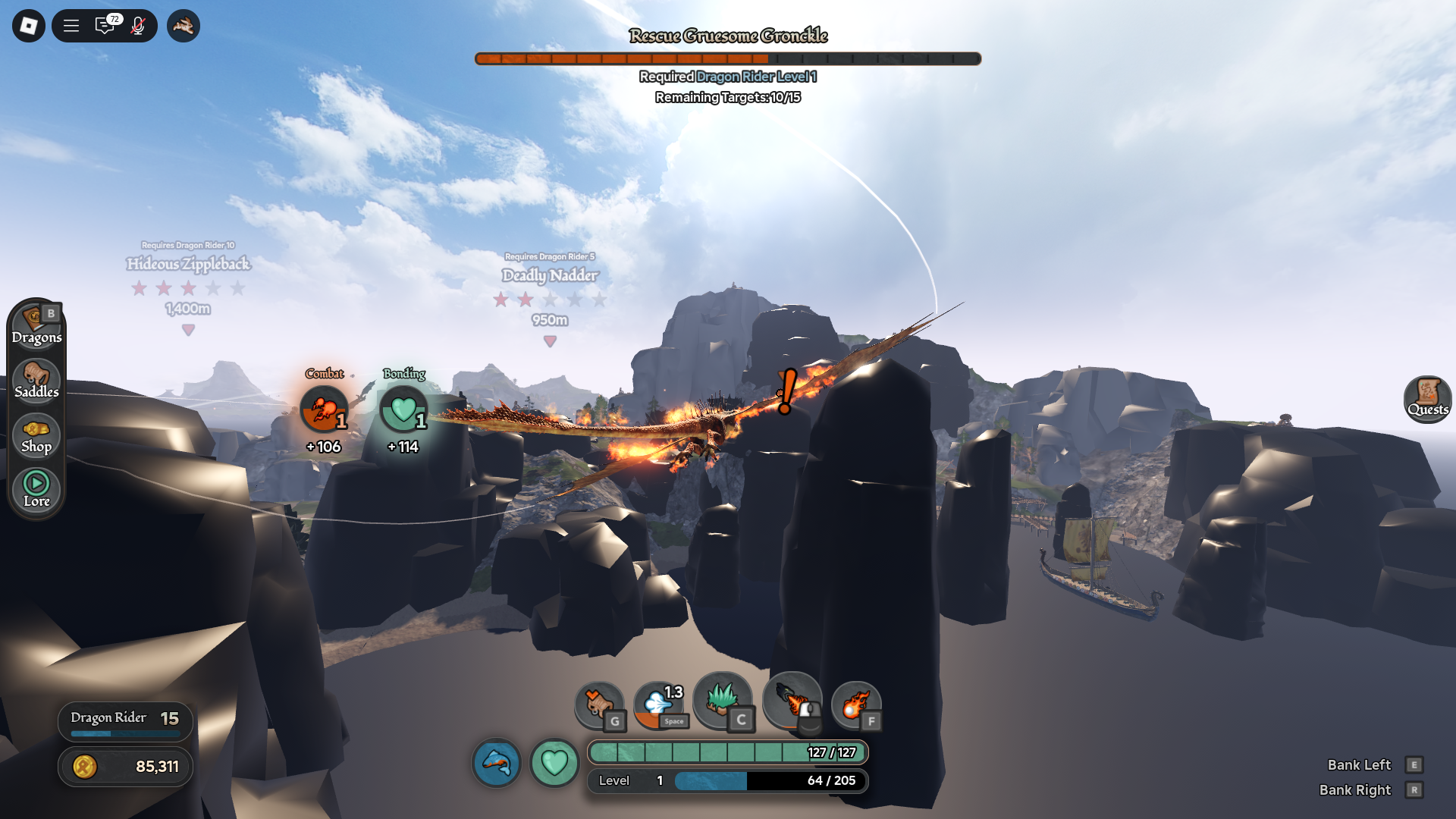1456x819 pixels.
Task: Select the Combat stat badge
Action: (325, 409)
